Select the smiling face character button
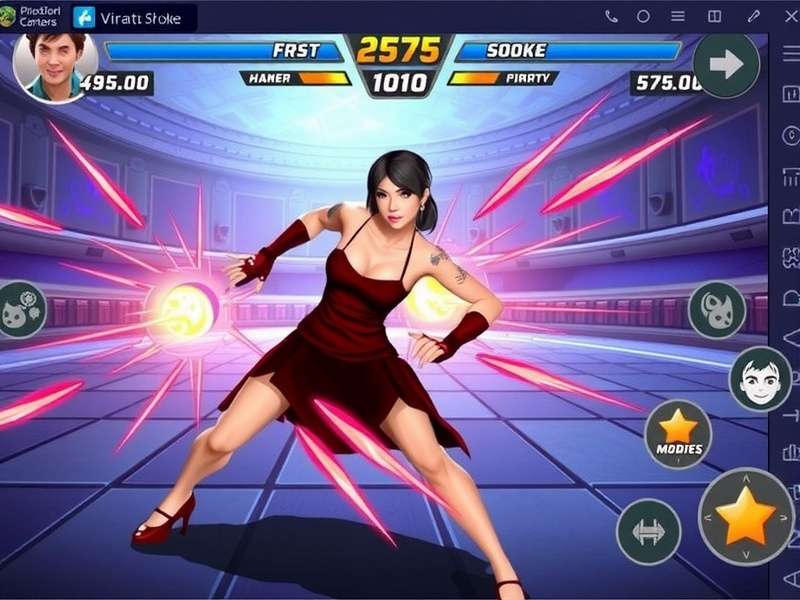Viewport: 800px width, 600px height. click(x=760, y=379)
